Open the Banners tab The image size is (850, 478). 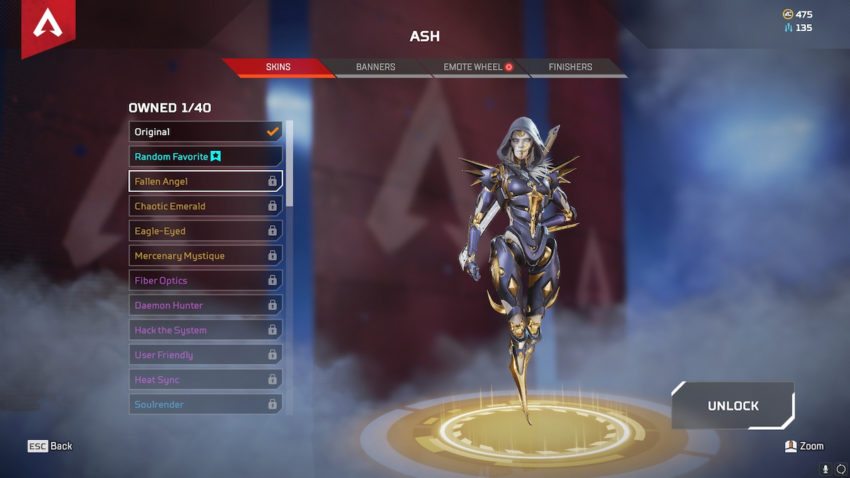tap(375, 67)
